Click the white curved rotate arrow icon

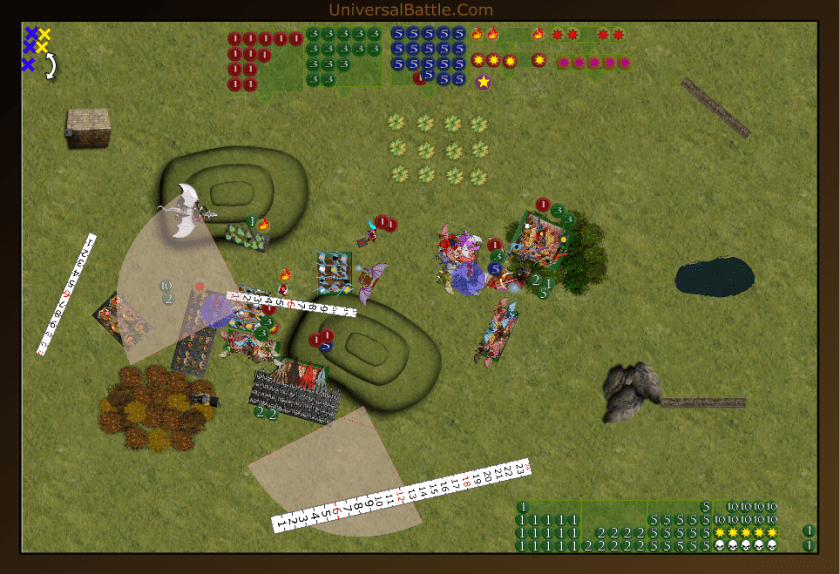tap(50, 66)
